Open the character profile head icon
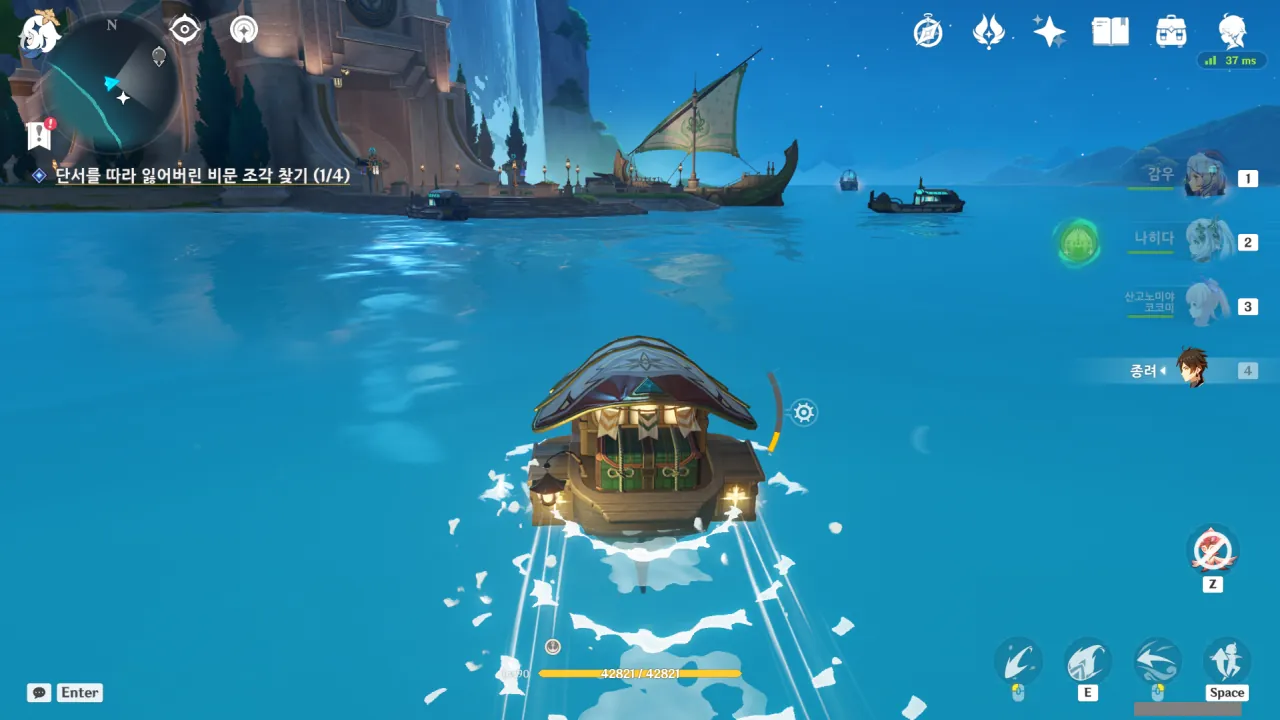Screen dimensions: 1280x720 [x=1232, y=30]
